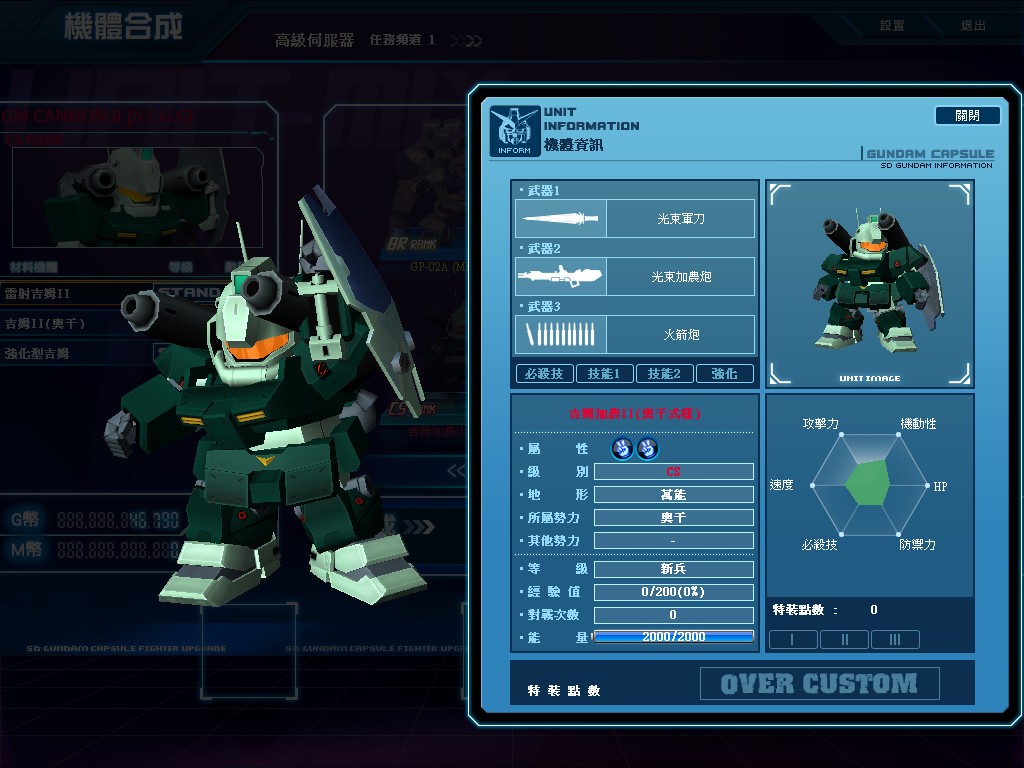Open the 強化 enhancement tab
Screen dimensions: 1024x768
coord(724,374)
